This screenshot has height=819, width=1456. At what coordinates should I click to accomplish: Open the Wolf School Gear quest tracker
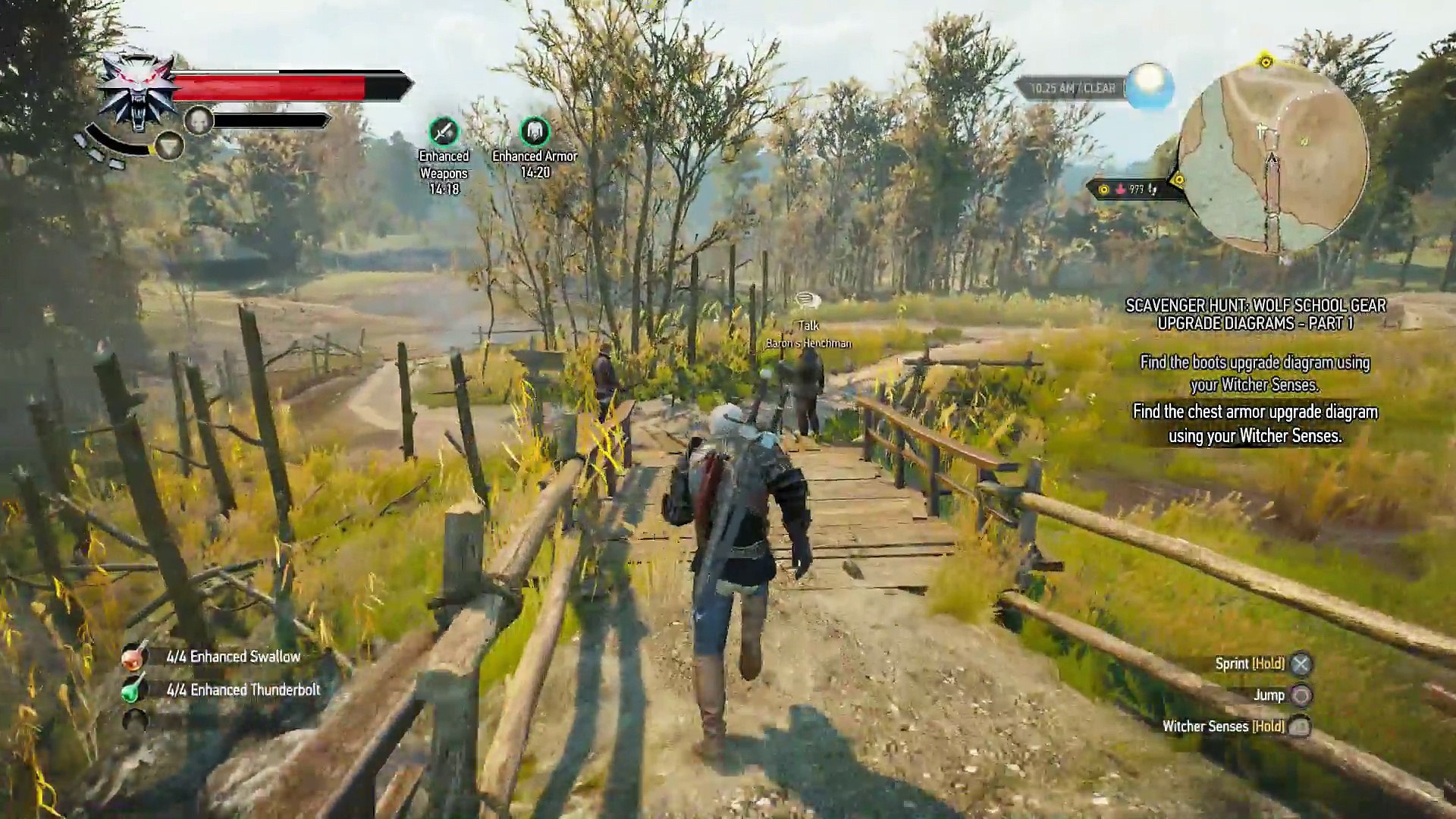point(1255,314)
